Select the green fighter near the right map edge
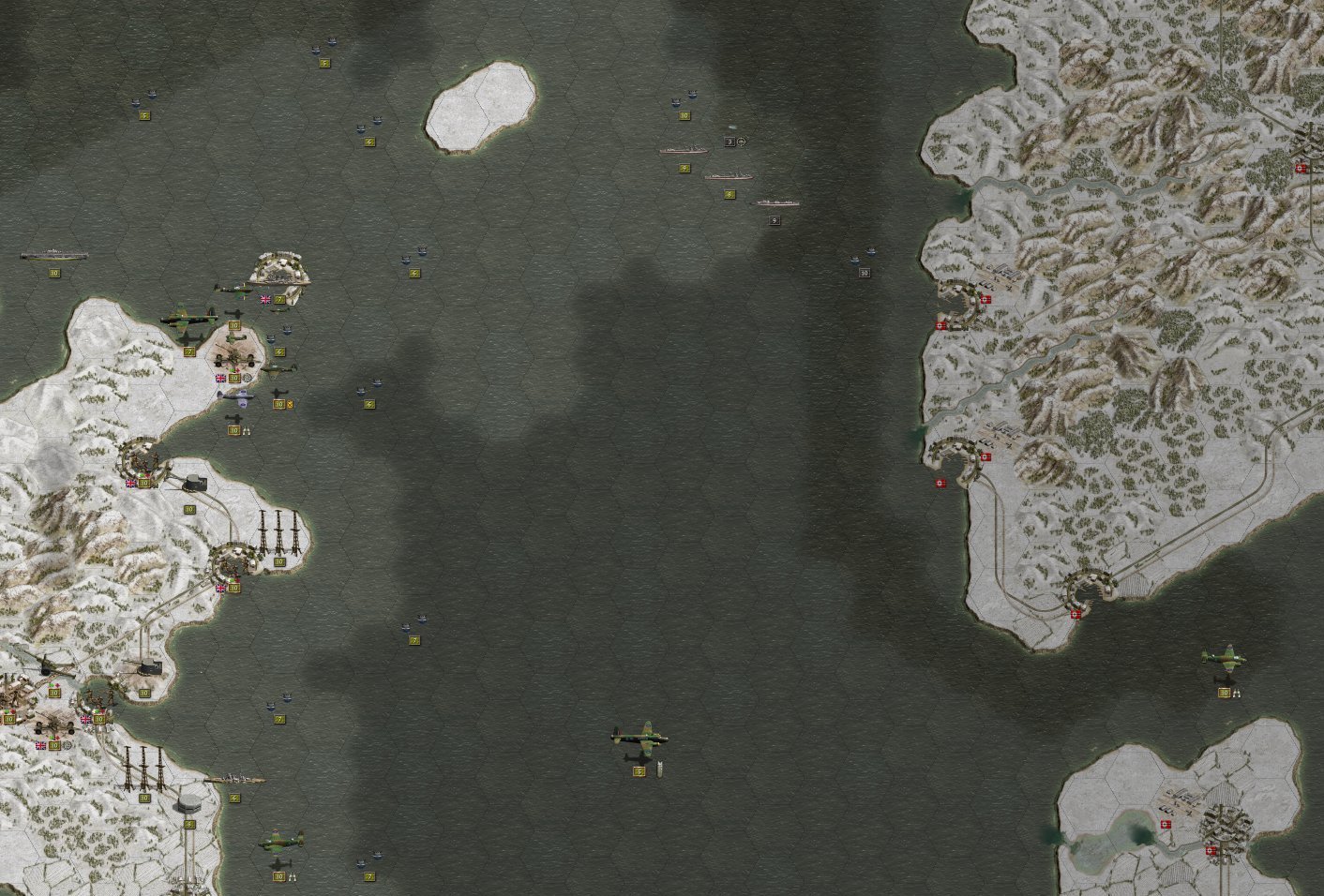The image size is (1324, 896). point(1226,657)
